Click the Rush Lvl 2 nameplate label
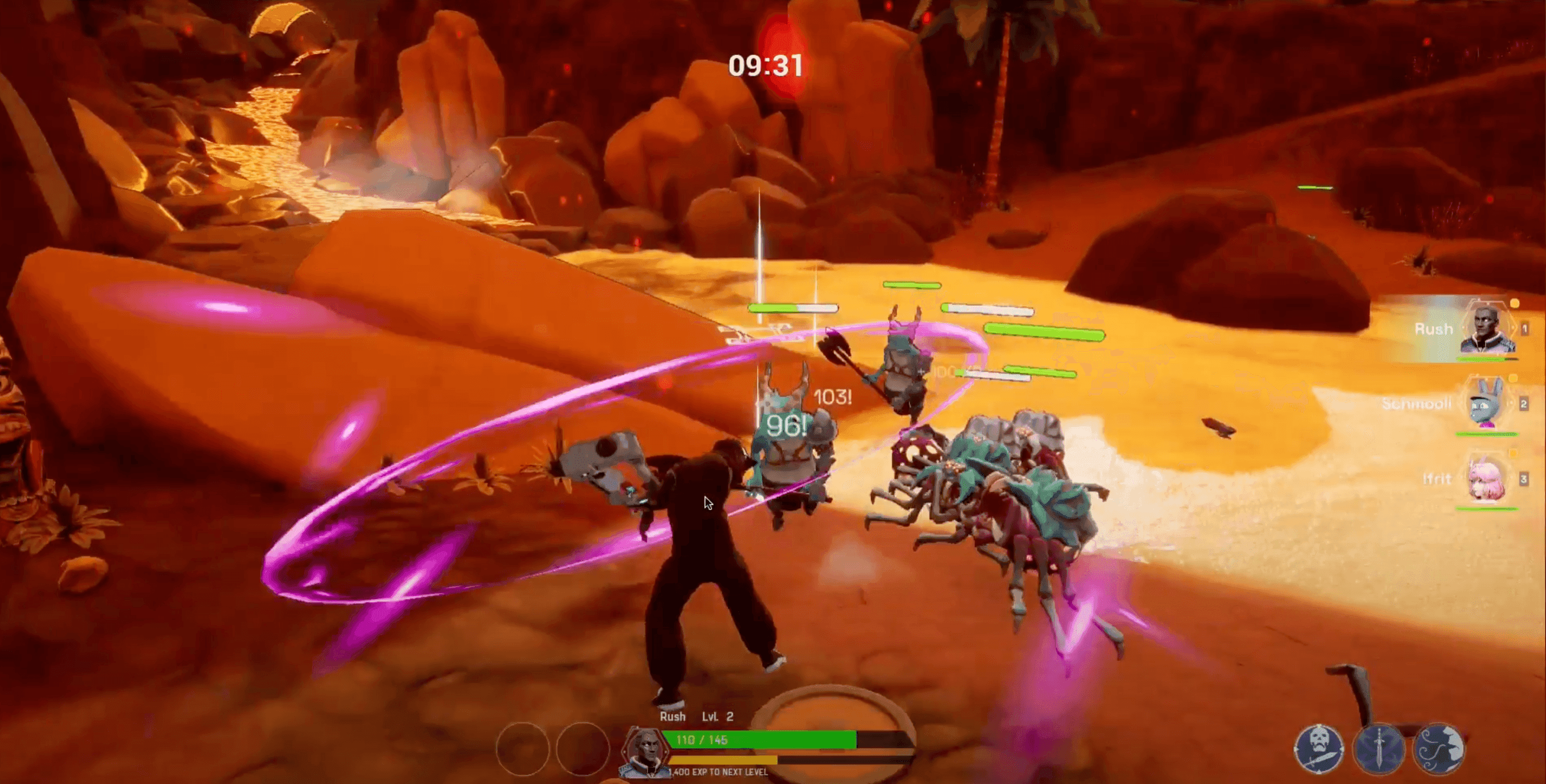This screenshot has height=784, width=1546. [696, 717]
